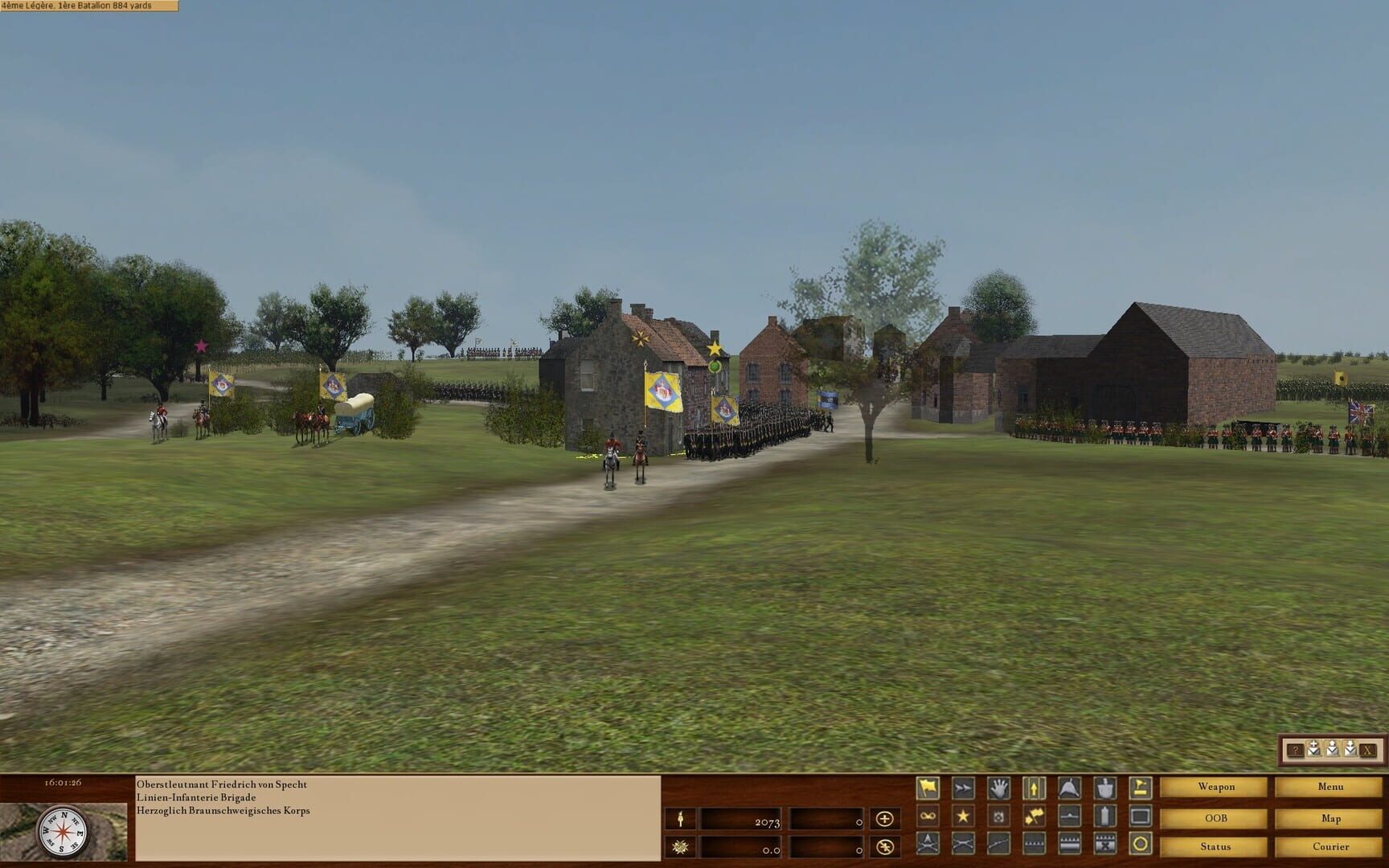
Task: Select the bicorne hat officer icon
Action: (1068, 788)
